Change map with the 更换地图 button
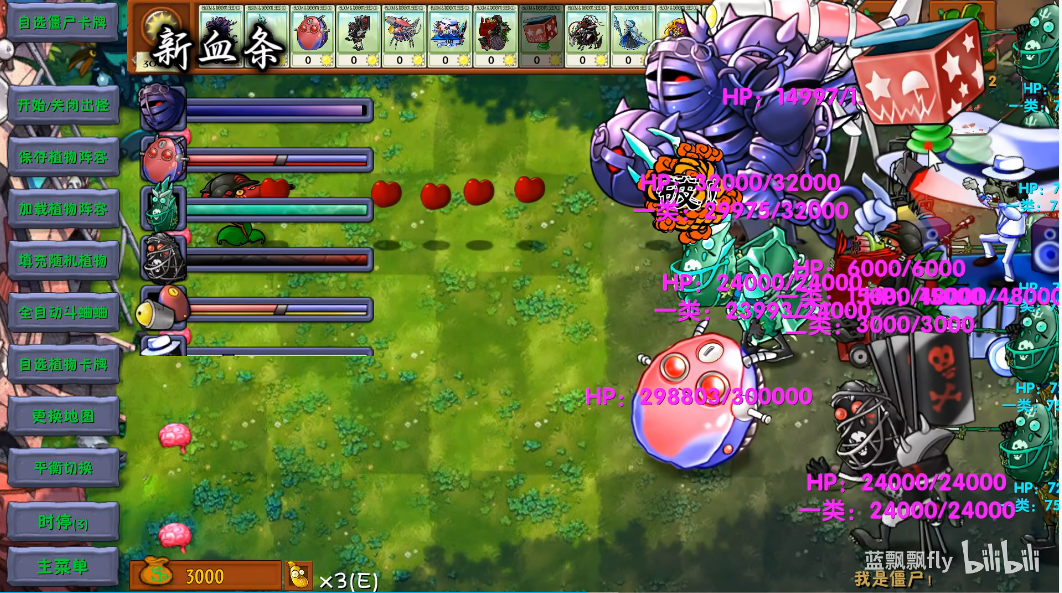The width and height of the screenshot is (1062, 593). coord(63,416)
